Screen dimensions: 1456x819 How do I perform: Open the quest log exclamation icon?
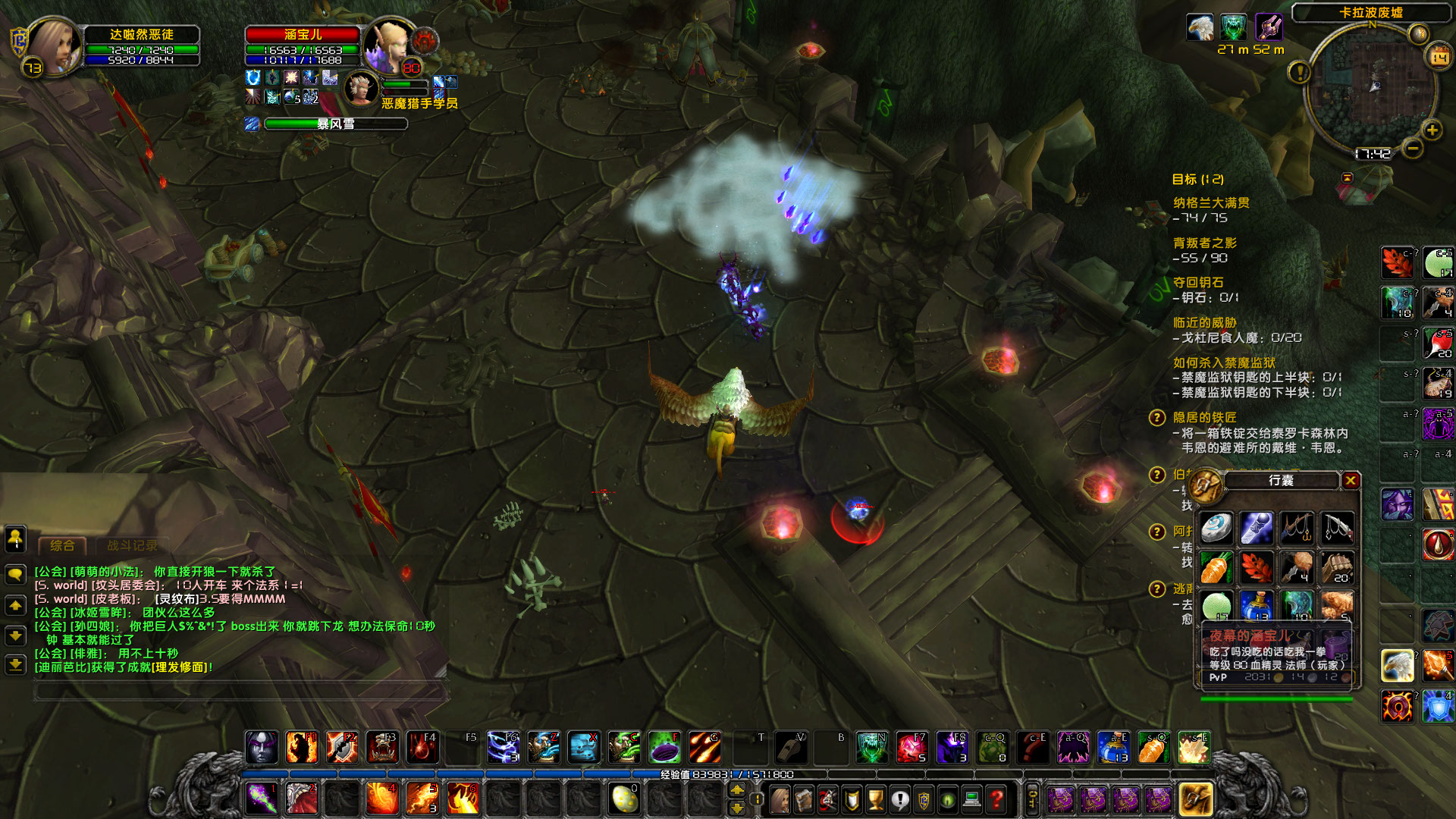tap(899, 799)
